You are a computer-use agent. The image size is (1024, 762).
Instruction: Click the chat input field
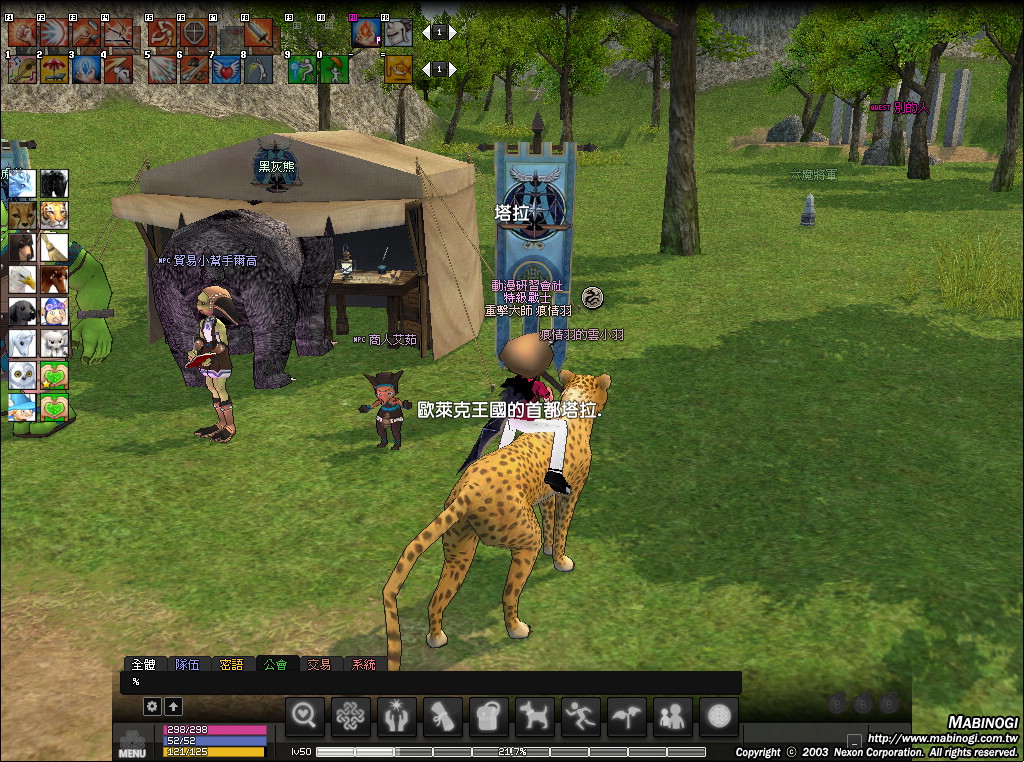(x=430, y=682)
